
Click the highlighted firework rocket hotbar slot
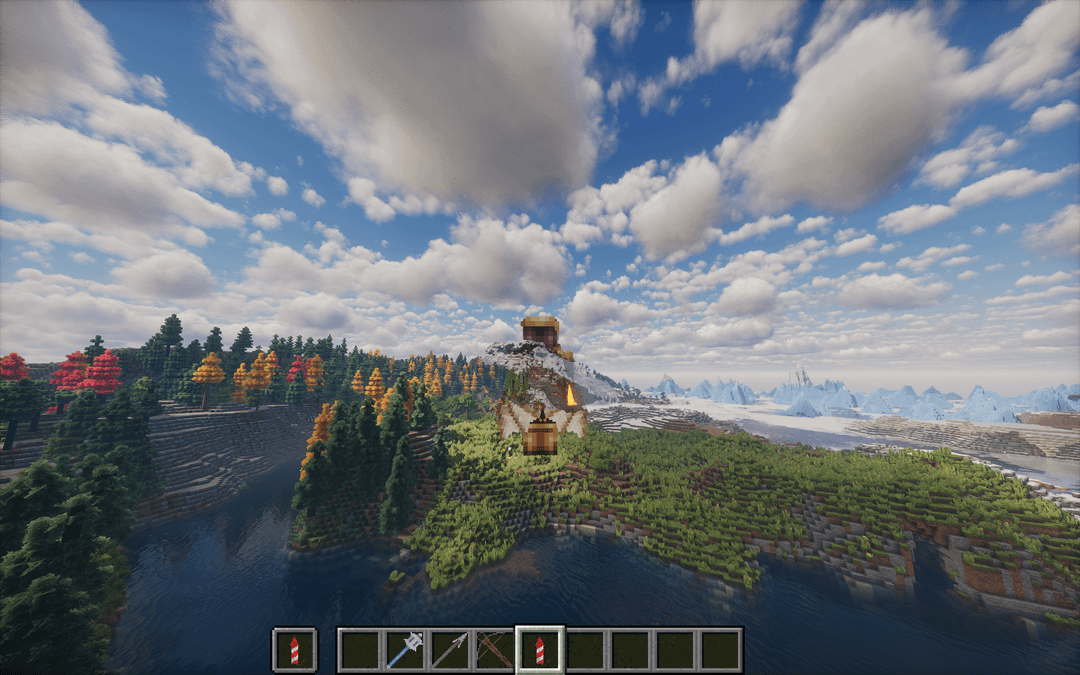click(x=540, y=650)
